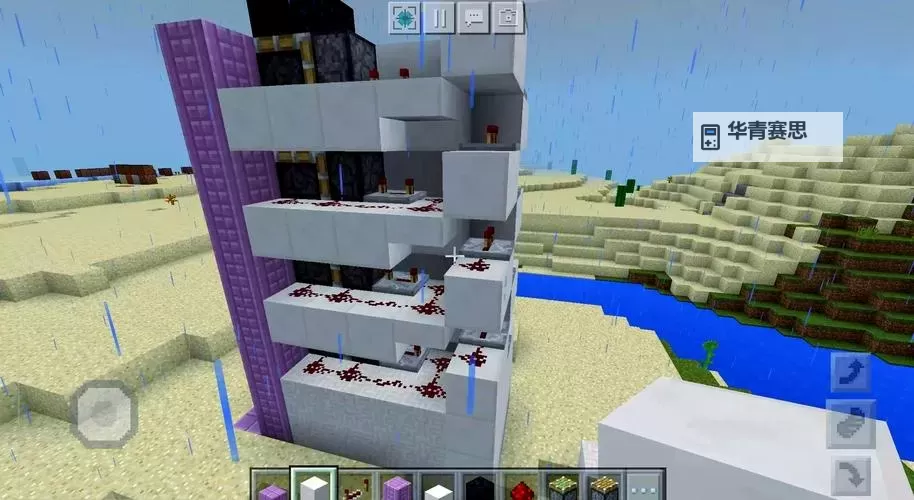Image resolution: width=914 pixels, height=500 pixels.
Task: Select the purple pillar block hotbar slot
Action: click(397, 488)
